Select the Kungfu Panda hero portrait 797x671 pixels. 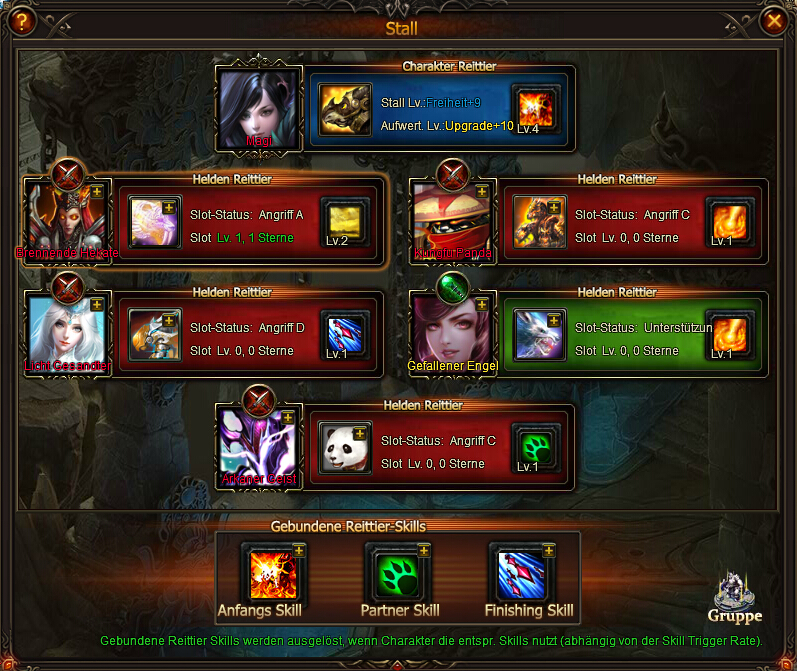452,222
